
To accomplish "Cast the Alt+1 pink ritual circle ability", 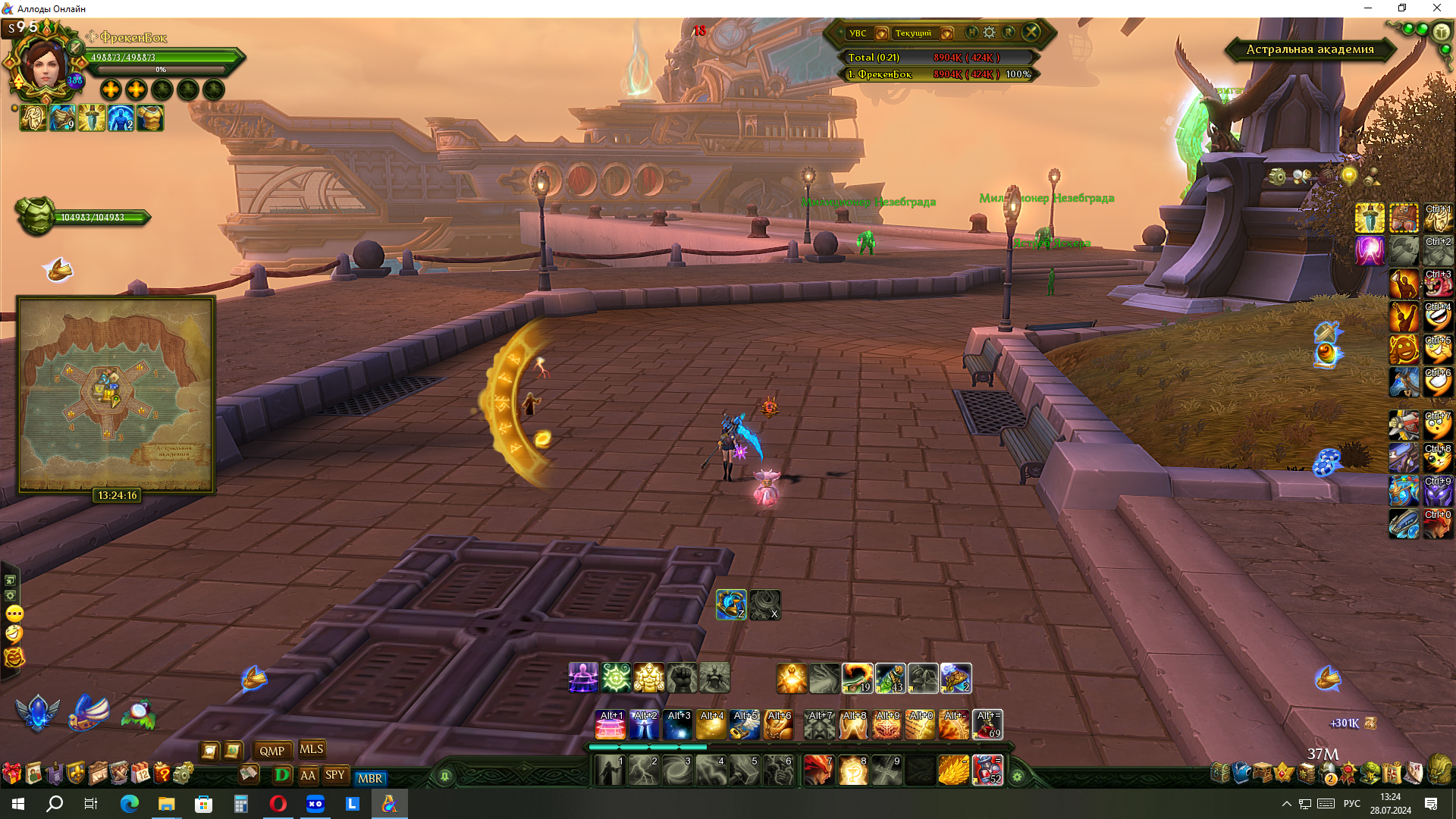I will [x=610, y=726].
